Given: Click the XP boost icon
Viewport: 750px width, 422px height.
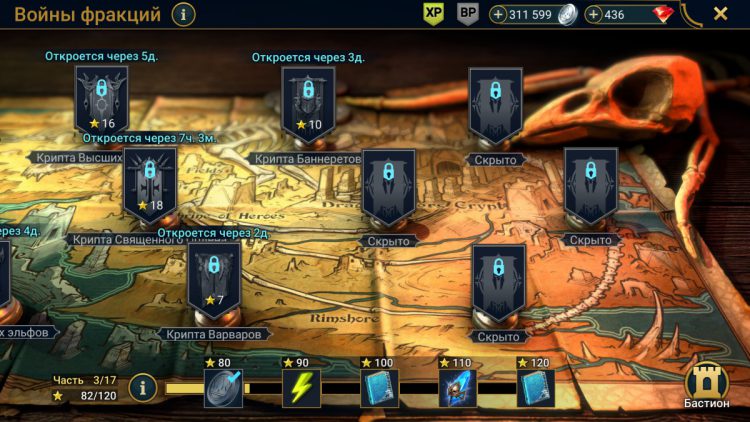Looking at the screenshot, I should click(x=433, y=14).
